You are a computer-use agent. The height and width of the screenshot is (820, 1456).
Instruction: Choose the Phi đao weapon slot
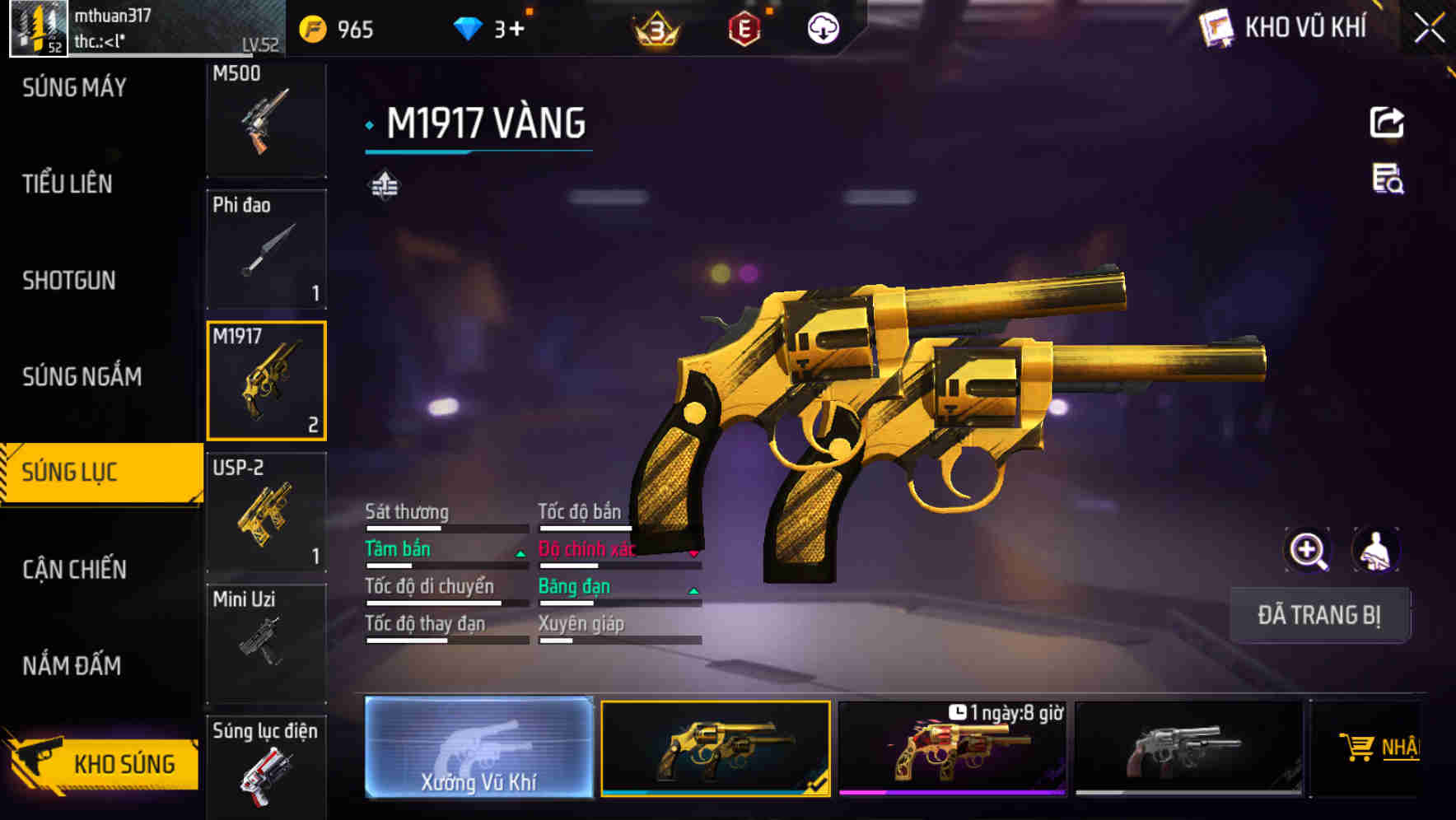266,249
